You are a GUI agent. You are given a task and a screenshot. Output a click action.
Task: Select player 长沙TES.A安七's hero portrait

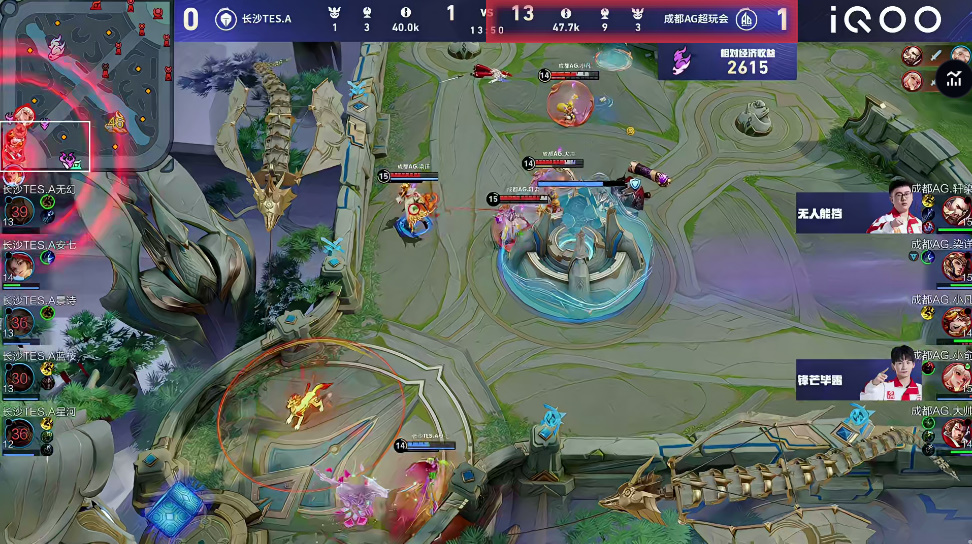click(x=19, y=263)
